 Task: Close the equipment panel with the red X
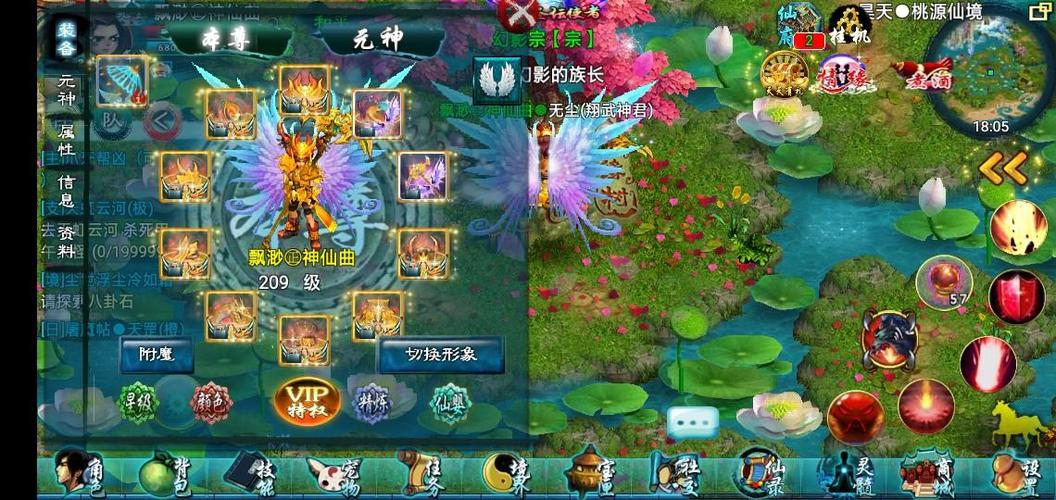coord(520,14)
